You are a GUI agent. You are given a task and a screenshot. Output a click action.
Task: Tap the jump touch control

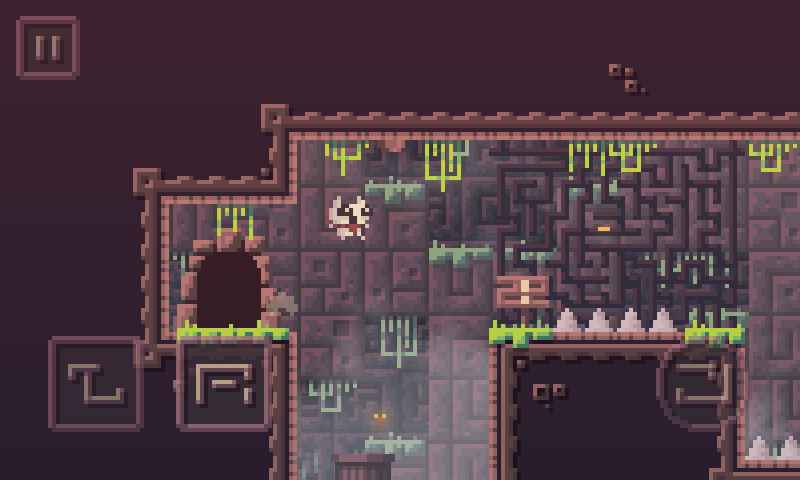click(703, 384)
